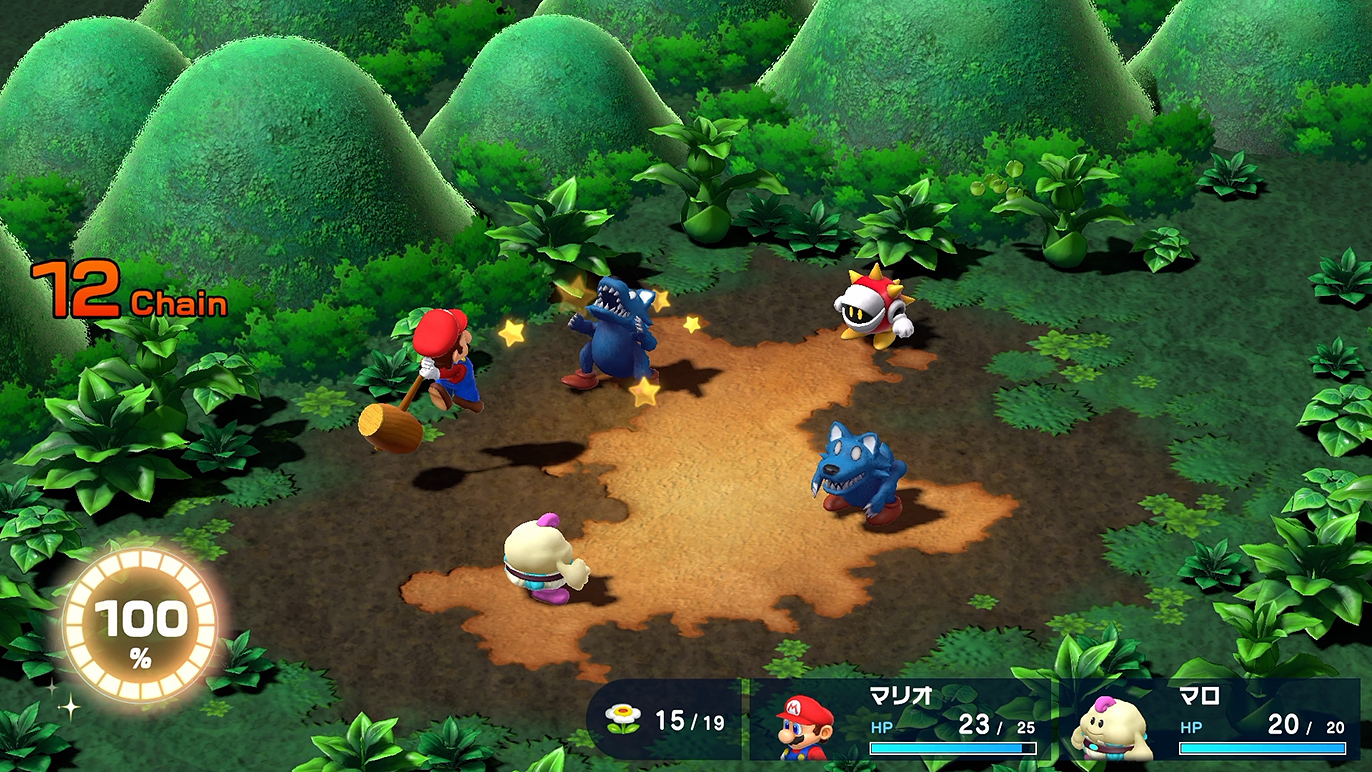The height and width of the screenshot is (772, 1372).
Task: Select Mallow's party status panel
Action: pos(1210,721)
